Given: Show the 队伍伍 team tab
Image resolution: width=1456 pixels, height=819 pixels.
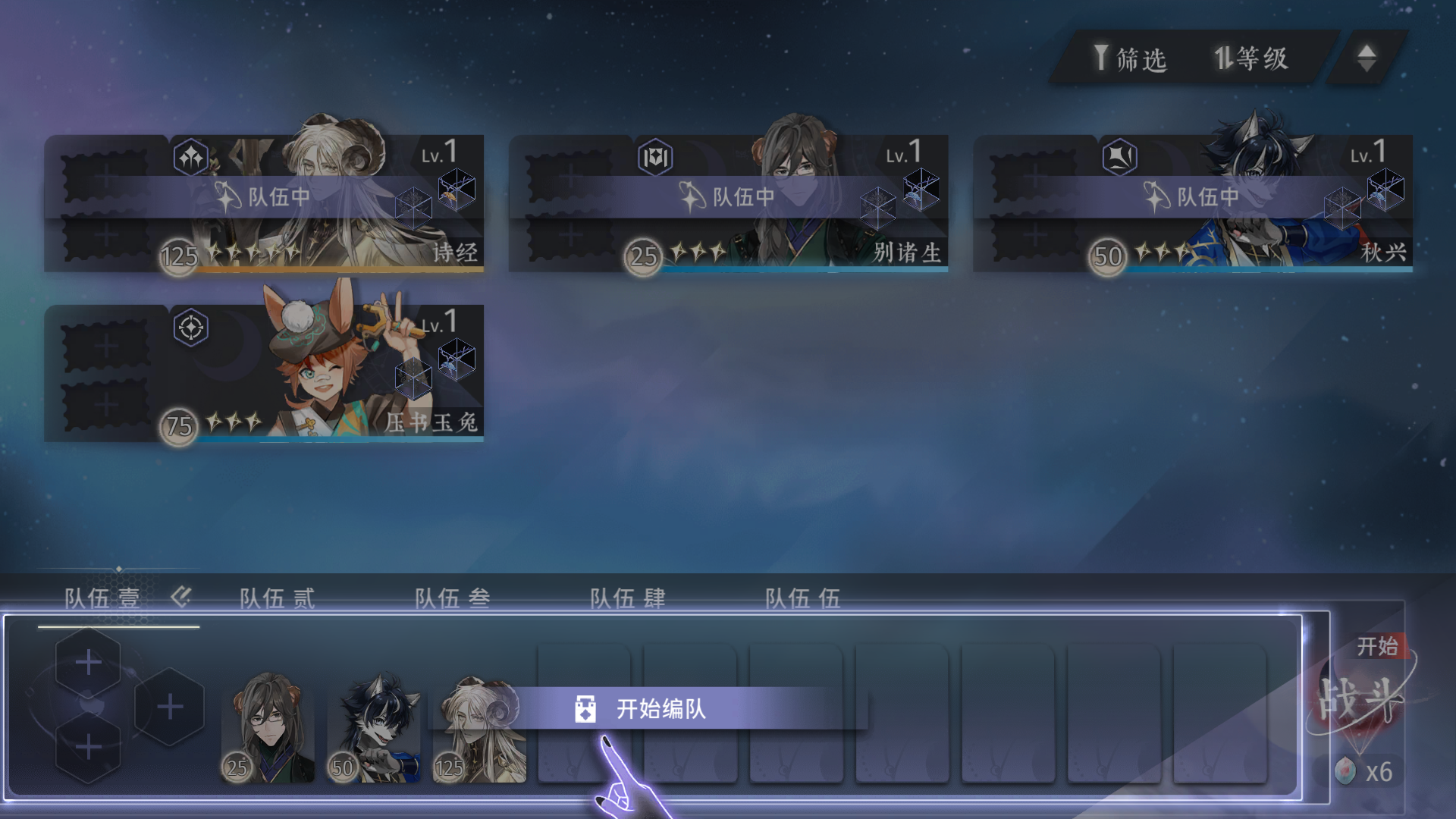Looking at the screenshot, I should point(802,598).
